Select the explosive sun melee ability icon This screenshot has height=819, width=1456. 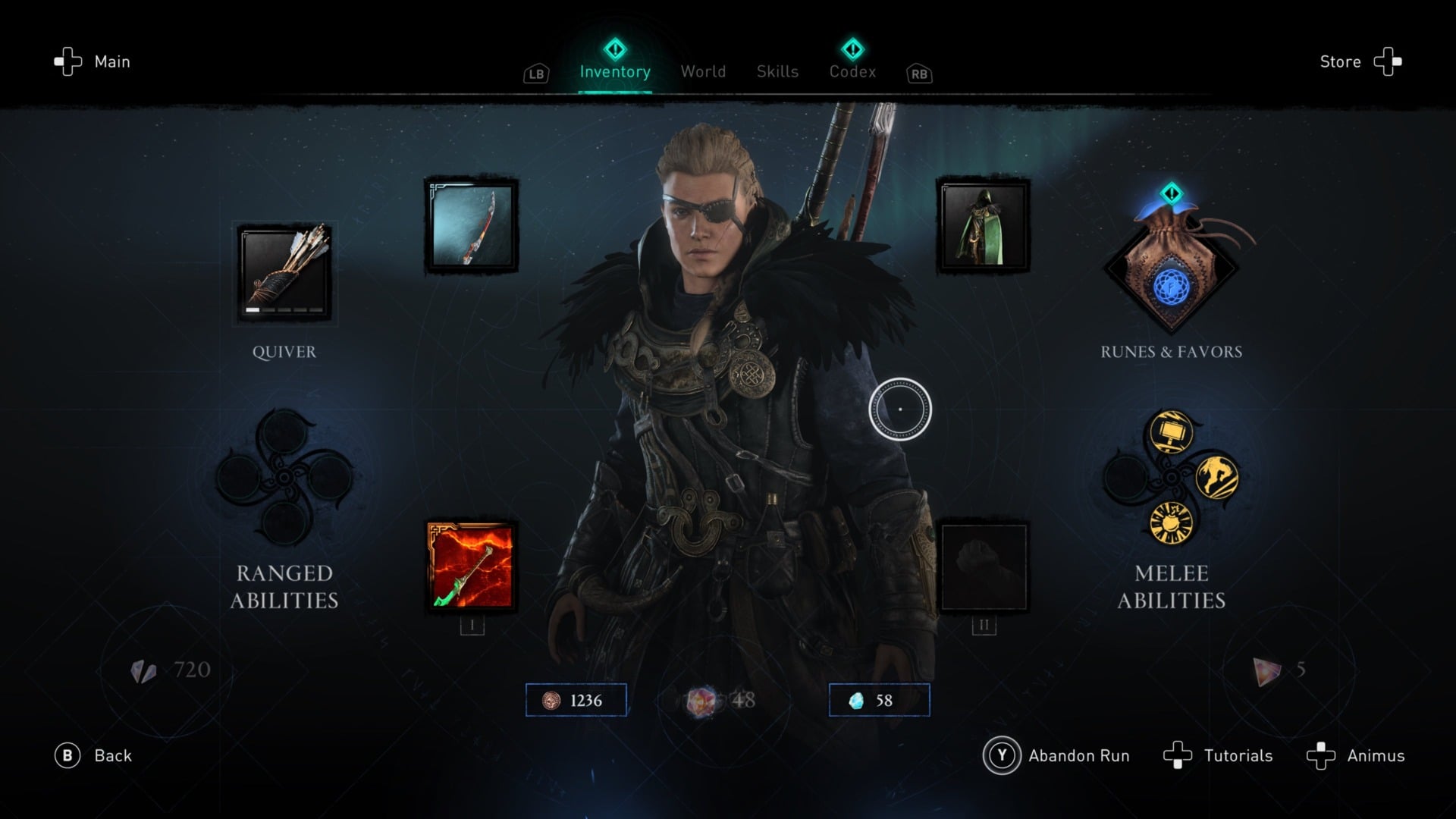tap(1171, 524)
